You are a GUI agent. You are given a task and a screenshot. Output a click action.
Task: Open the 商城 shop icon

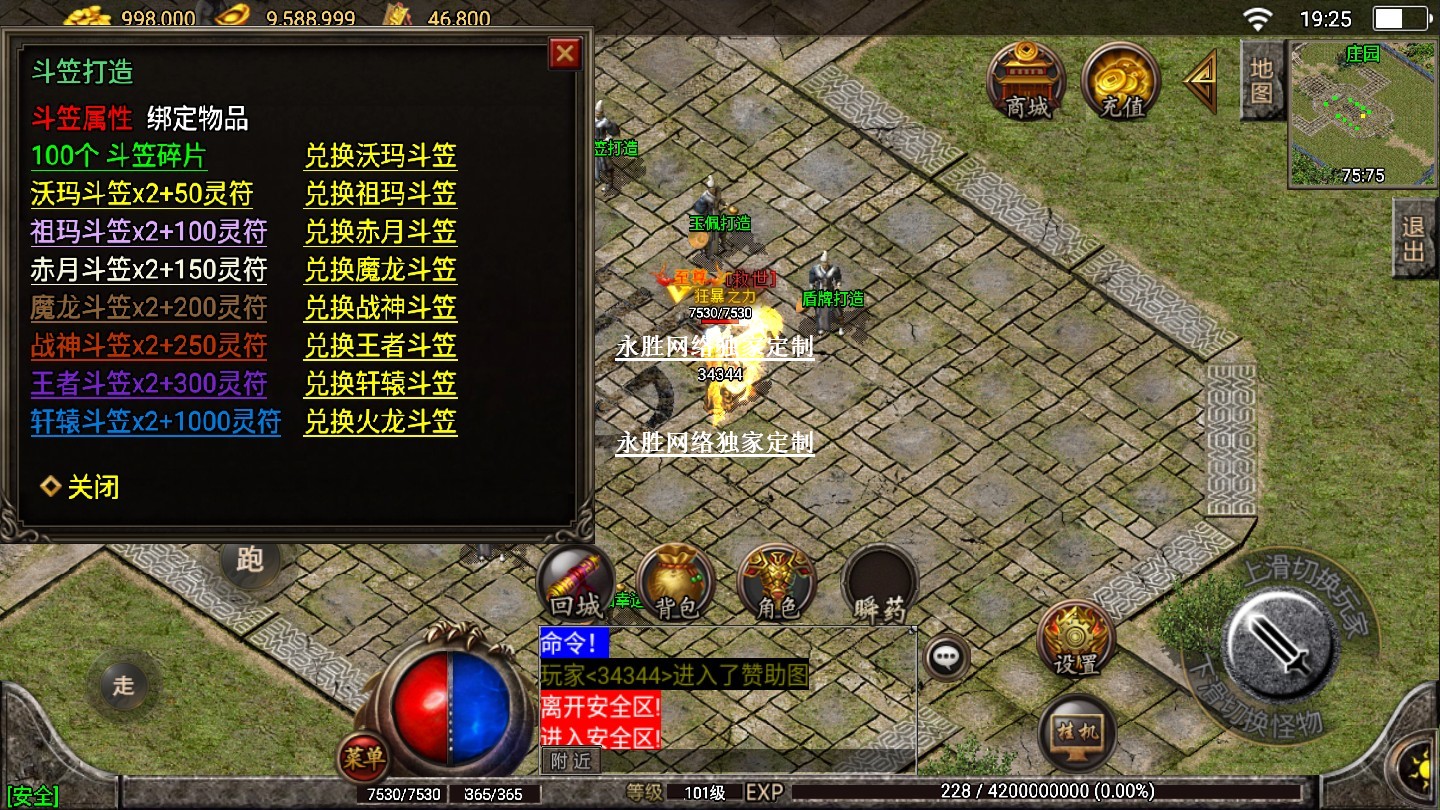[x=1026, y=80]
